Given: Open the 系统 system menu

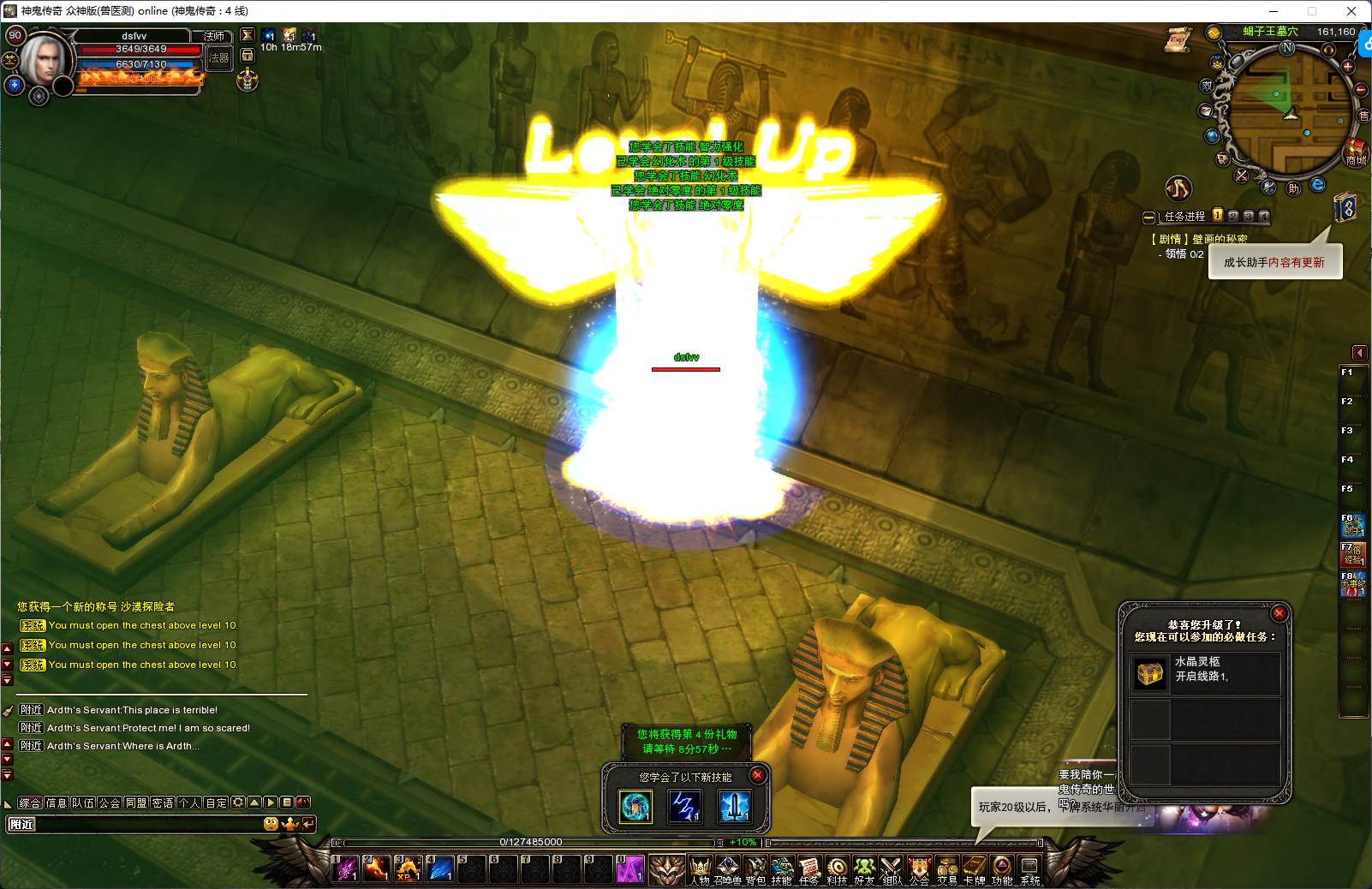Looking at the screenshot, I should [1029, 870].
